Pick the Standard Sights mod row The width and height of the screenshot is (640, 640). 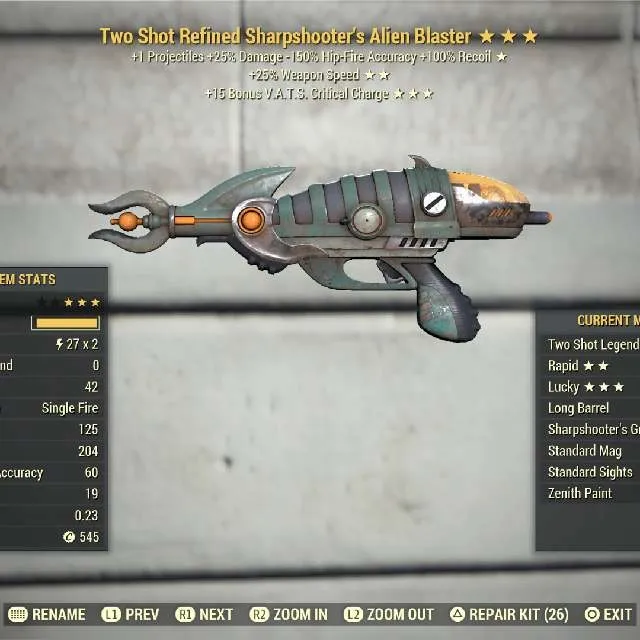[x=590, y=472]
